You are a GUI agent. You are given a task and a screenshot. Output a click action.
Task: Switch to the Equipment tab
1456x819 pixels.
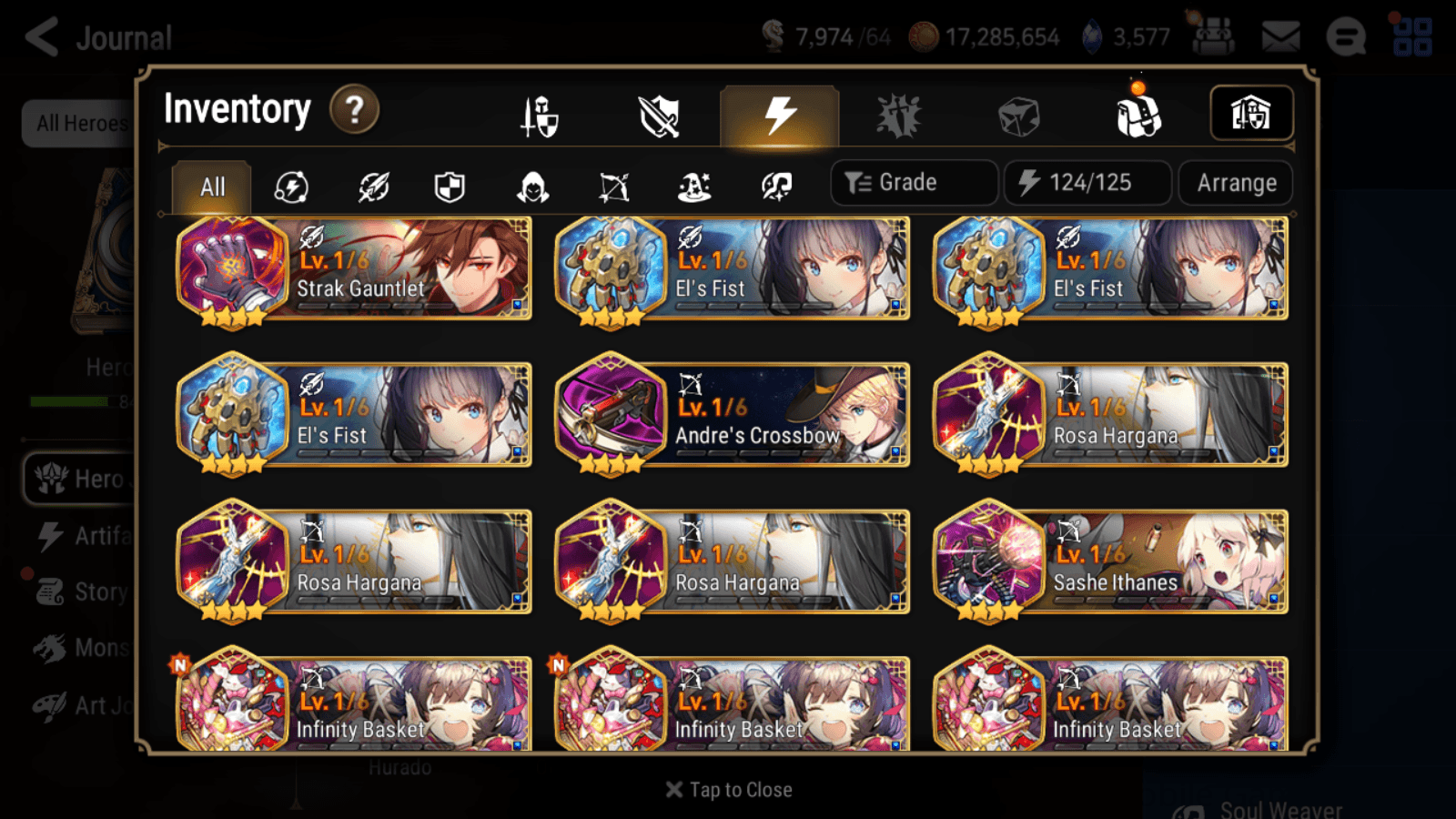(538, 116)
